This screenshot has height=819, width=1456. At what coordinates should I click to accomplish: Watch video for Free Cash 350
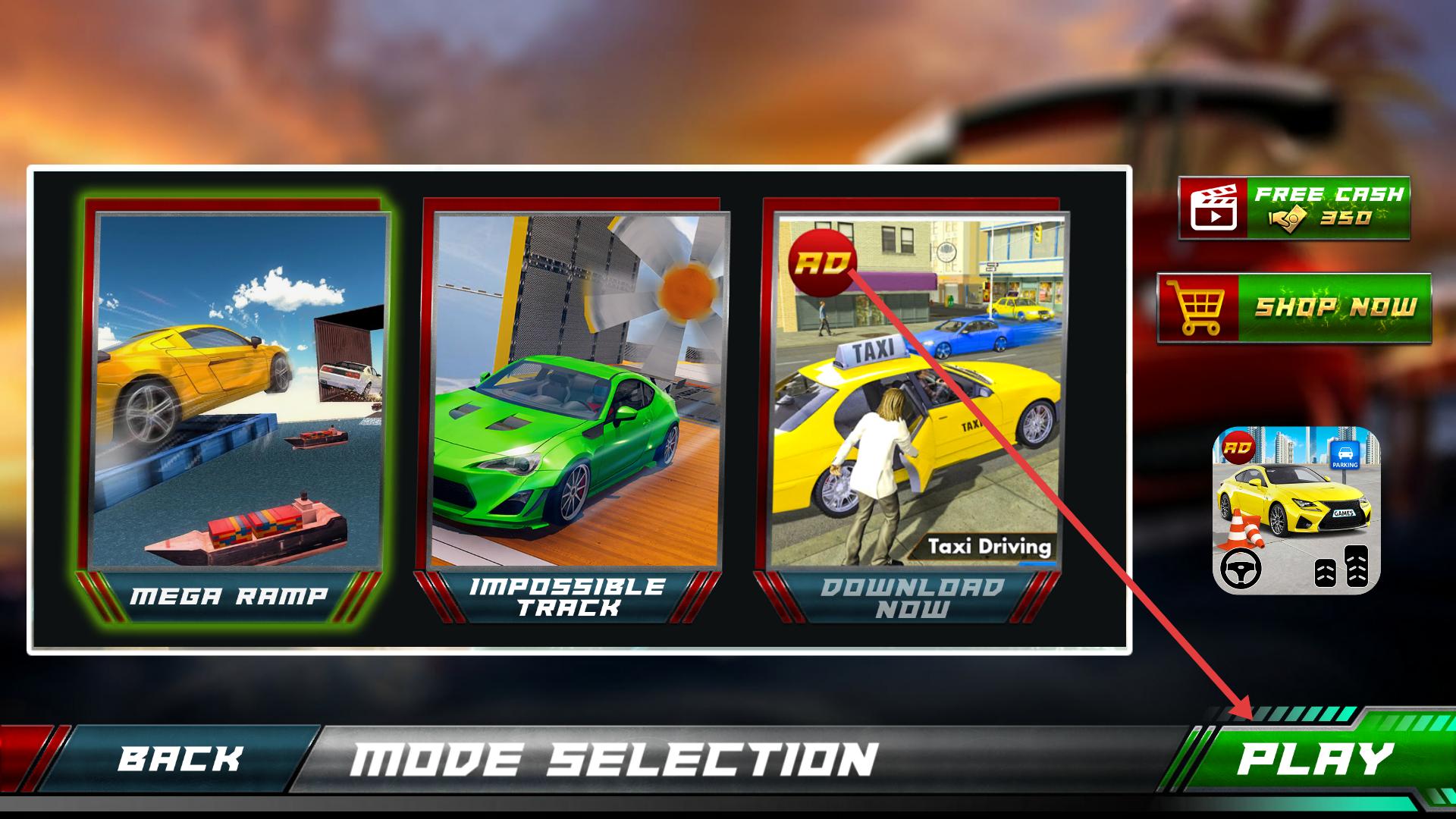[1294, 209]
